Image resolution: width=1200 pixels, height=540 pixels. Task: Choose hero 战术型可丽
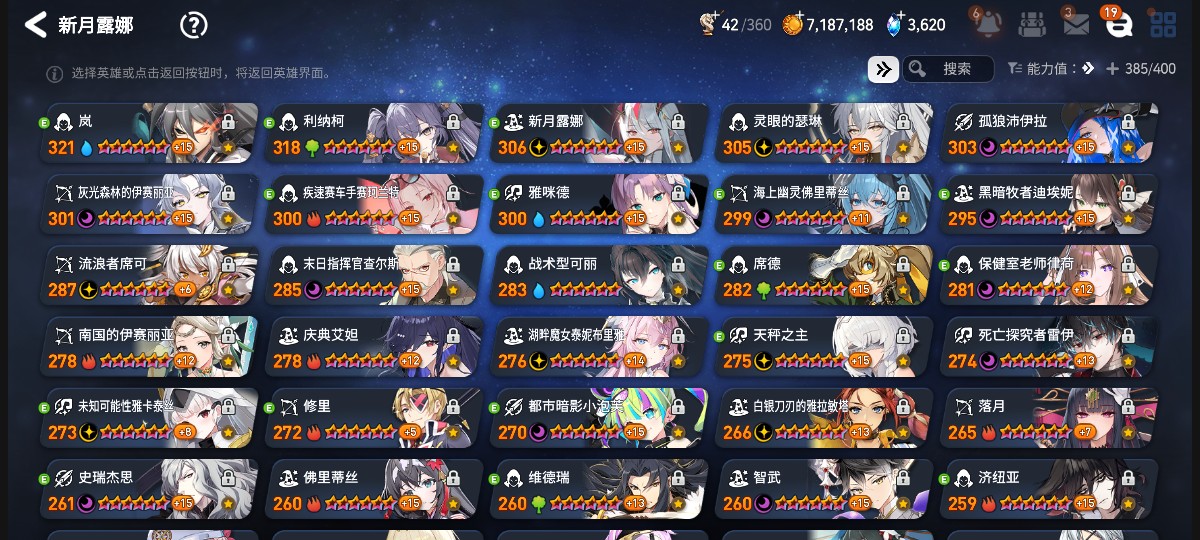point(600,276)
